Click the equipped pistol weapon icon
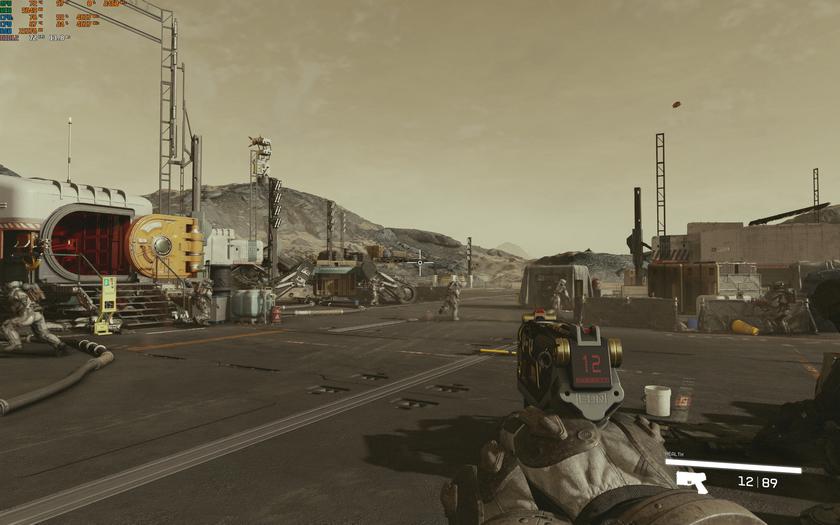Viewport: 840px width, 525px height. click(x=691, y=482)
